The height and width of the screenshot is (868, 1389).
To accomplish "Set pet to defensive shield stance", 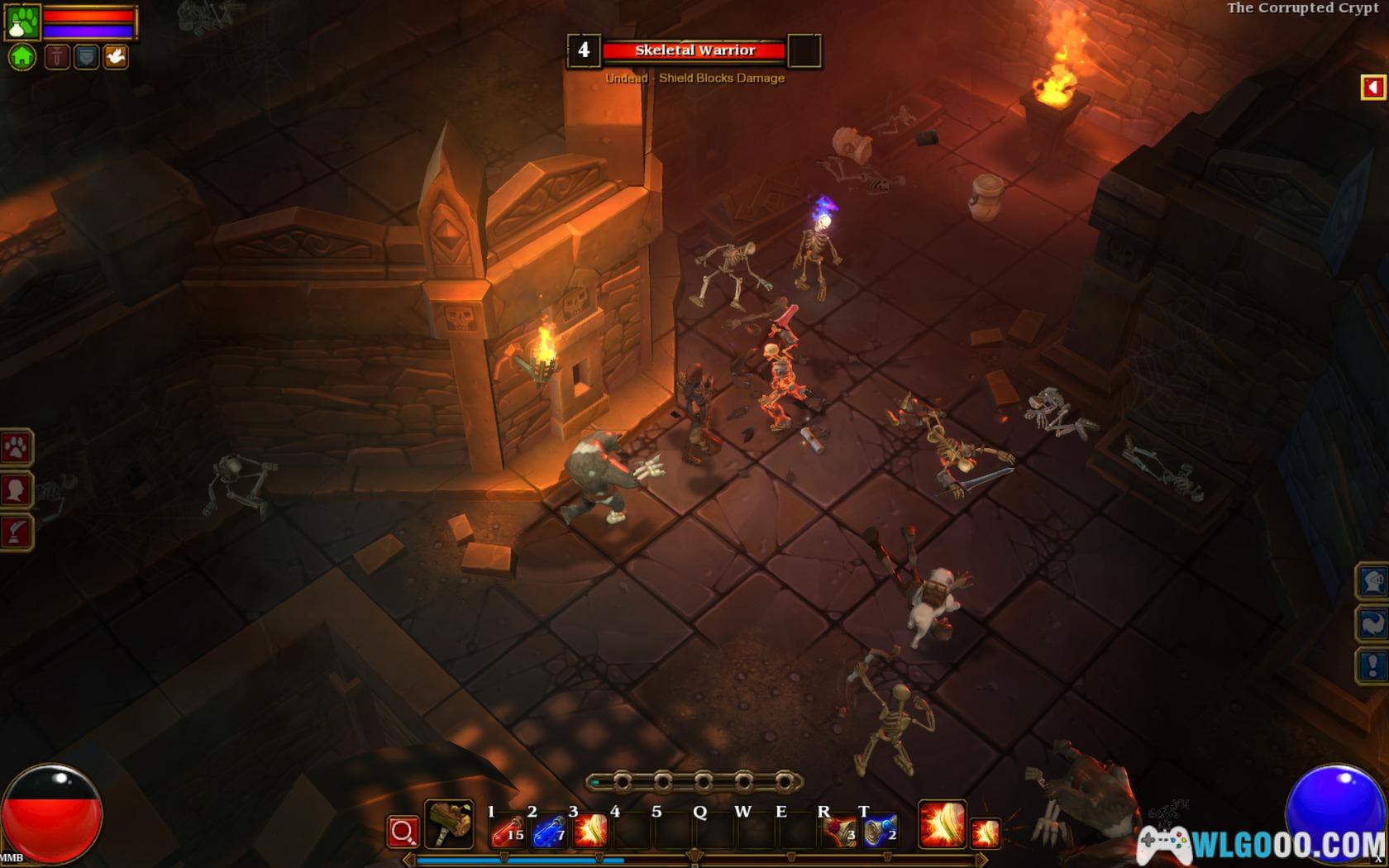I will pyautogui.click(x=86, y=57).
